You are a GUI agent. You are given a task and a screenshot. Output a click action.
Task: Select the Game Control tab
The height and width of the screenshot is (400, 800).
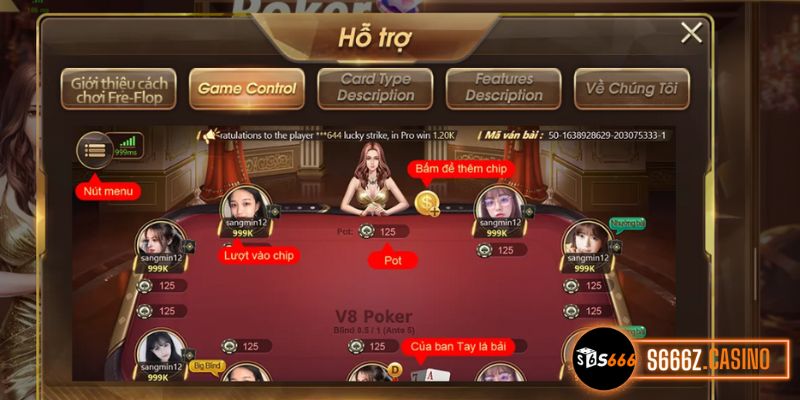point(246,88)
